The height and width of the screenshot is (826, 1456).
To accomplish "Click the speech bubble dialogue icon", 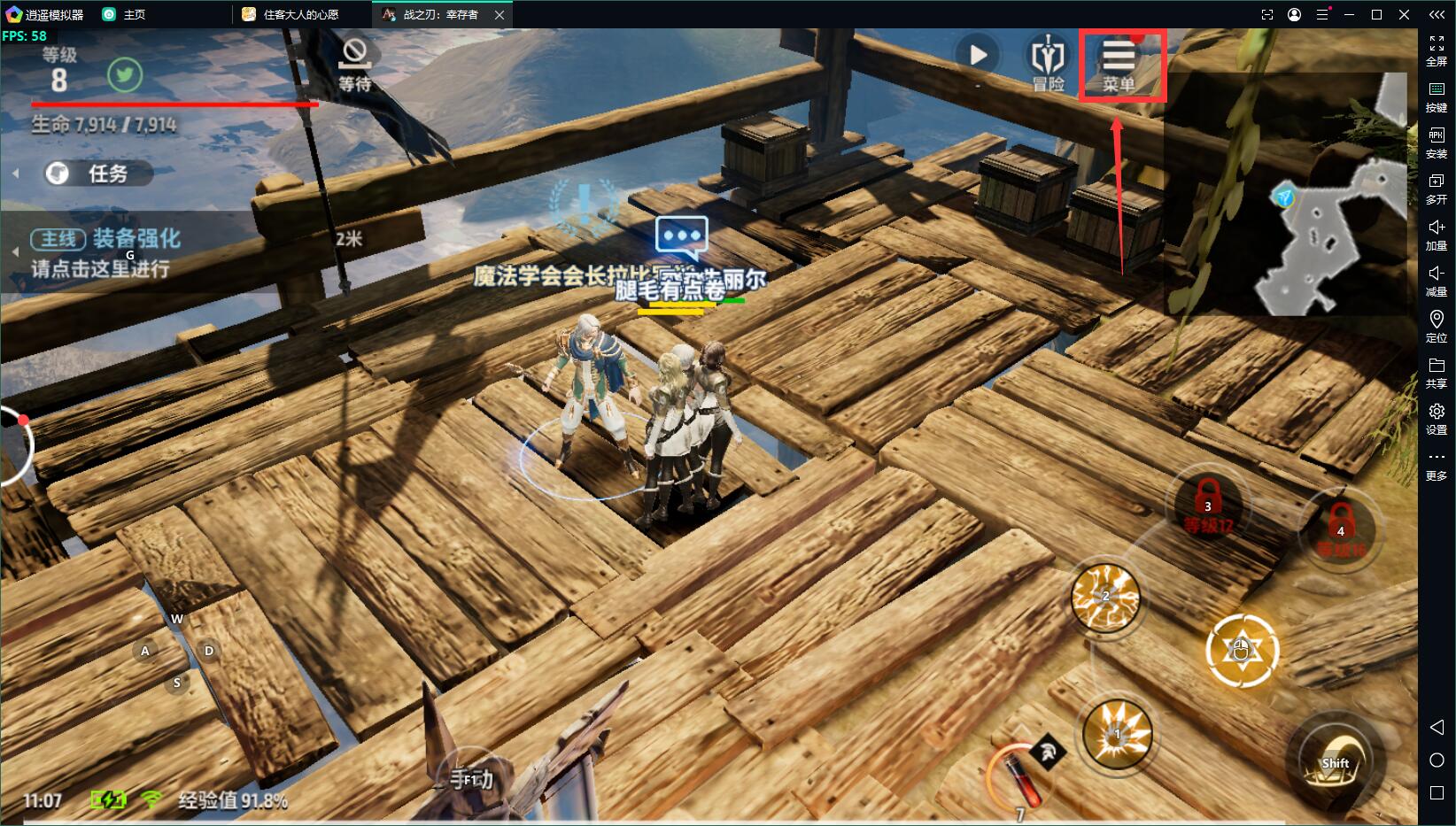I will (x=681, y=236).
